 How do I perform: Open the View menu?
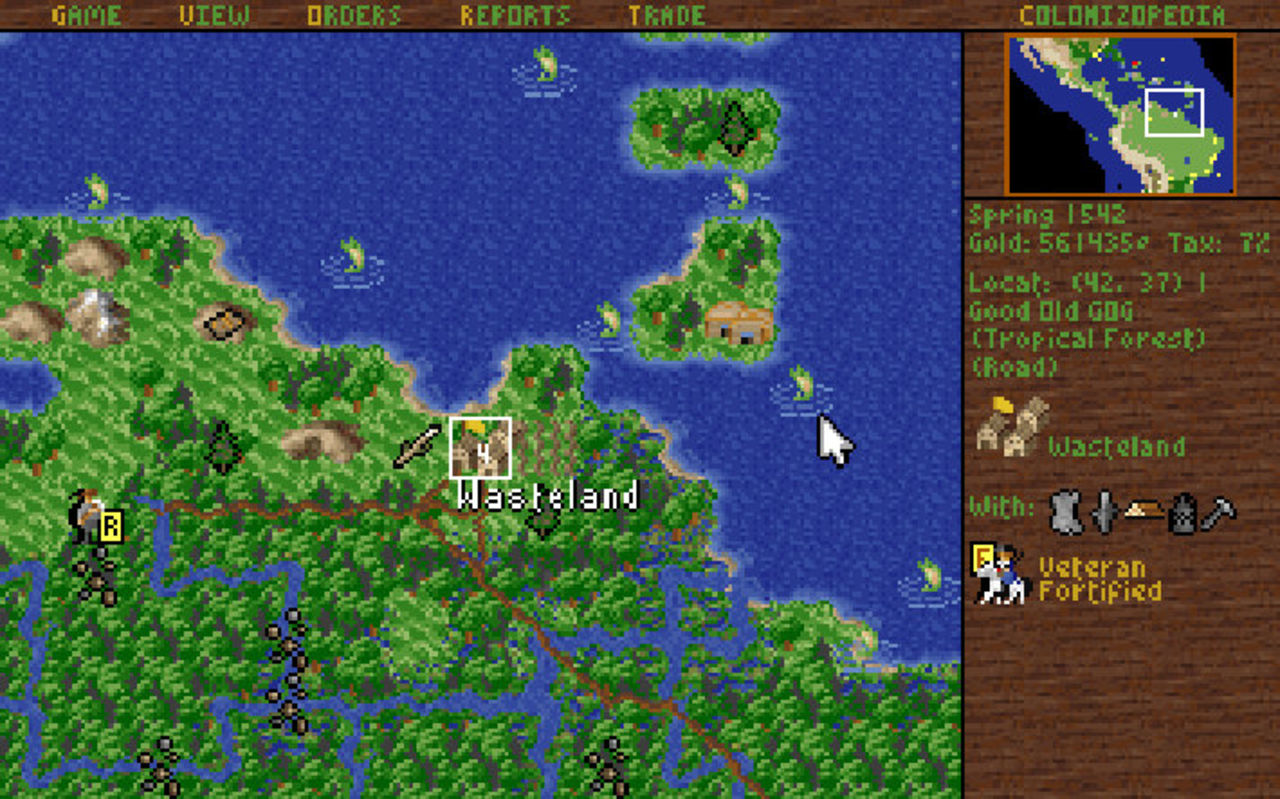214,15
